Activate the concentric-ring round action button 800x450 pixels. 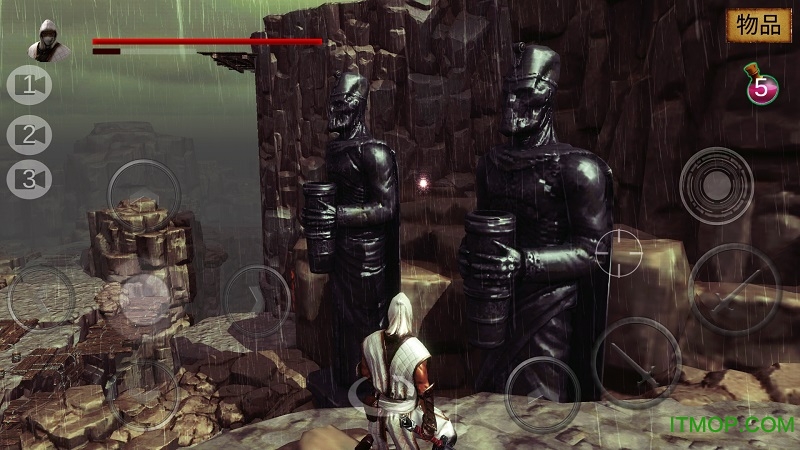[x=716, y=184]
